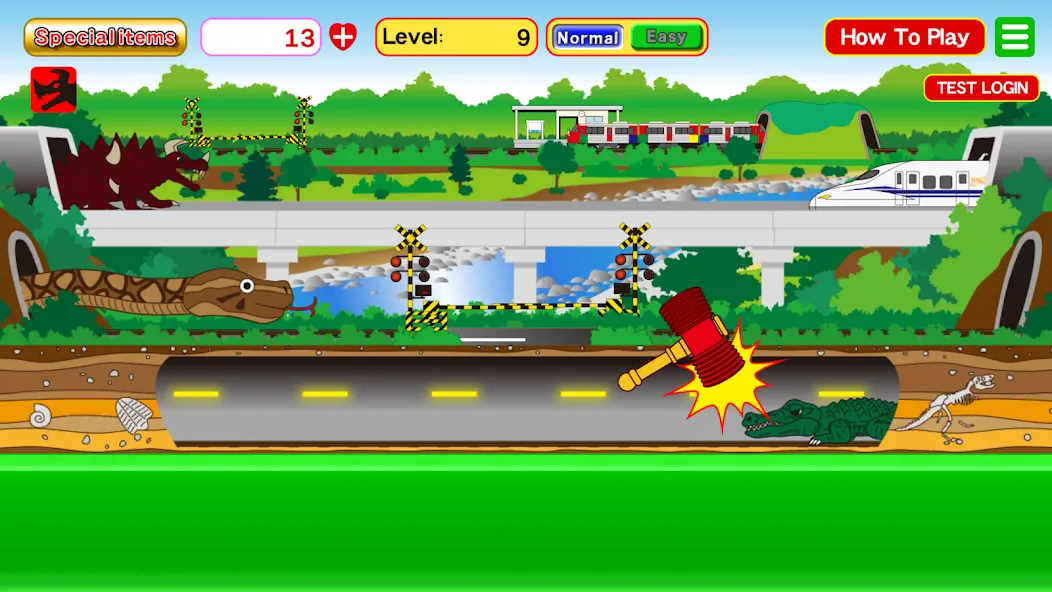
Task: Open the Special items menu
Action: (x=105, y=37)
